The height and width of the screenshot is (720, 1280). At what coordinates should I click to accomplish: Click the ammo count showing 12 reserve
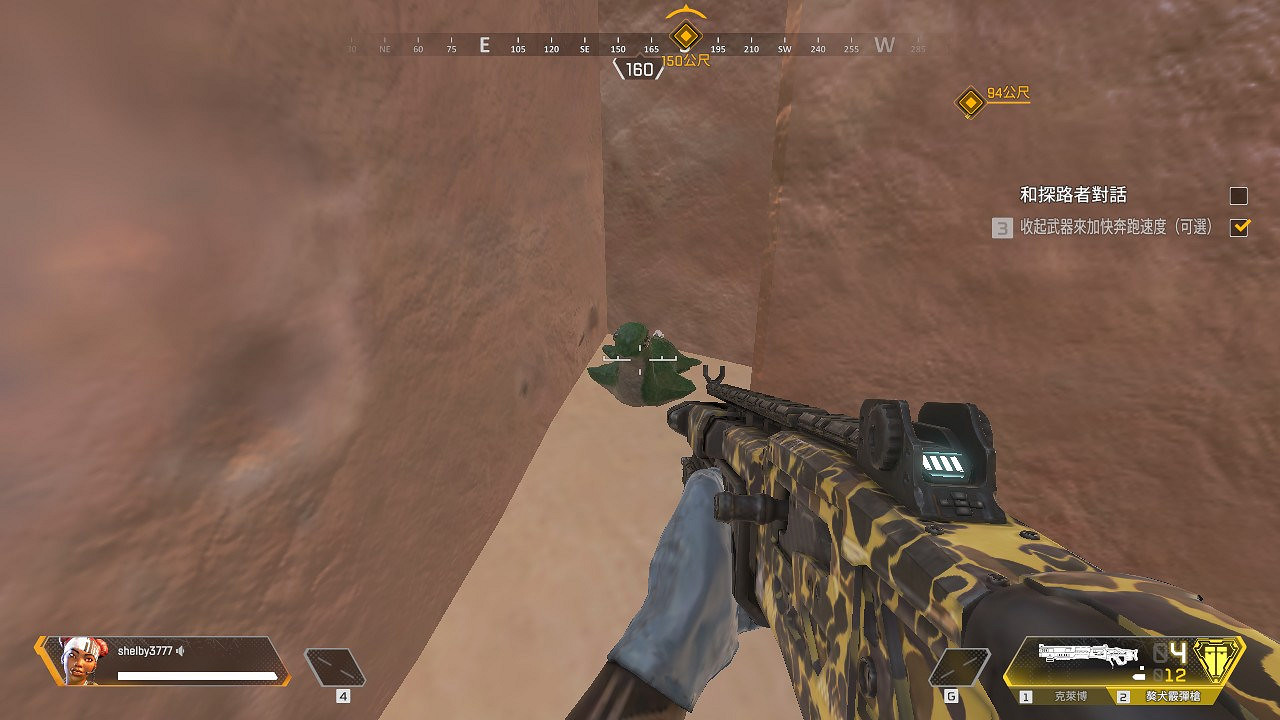pos(1178,675)
